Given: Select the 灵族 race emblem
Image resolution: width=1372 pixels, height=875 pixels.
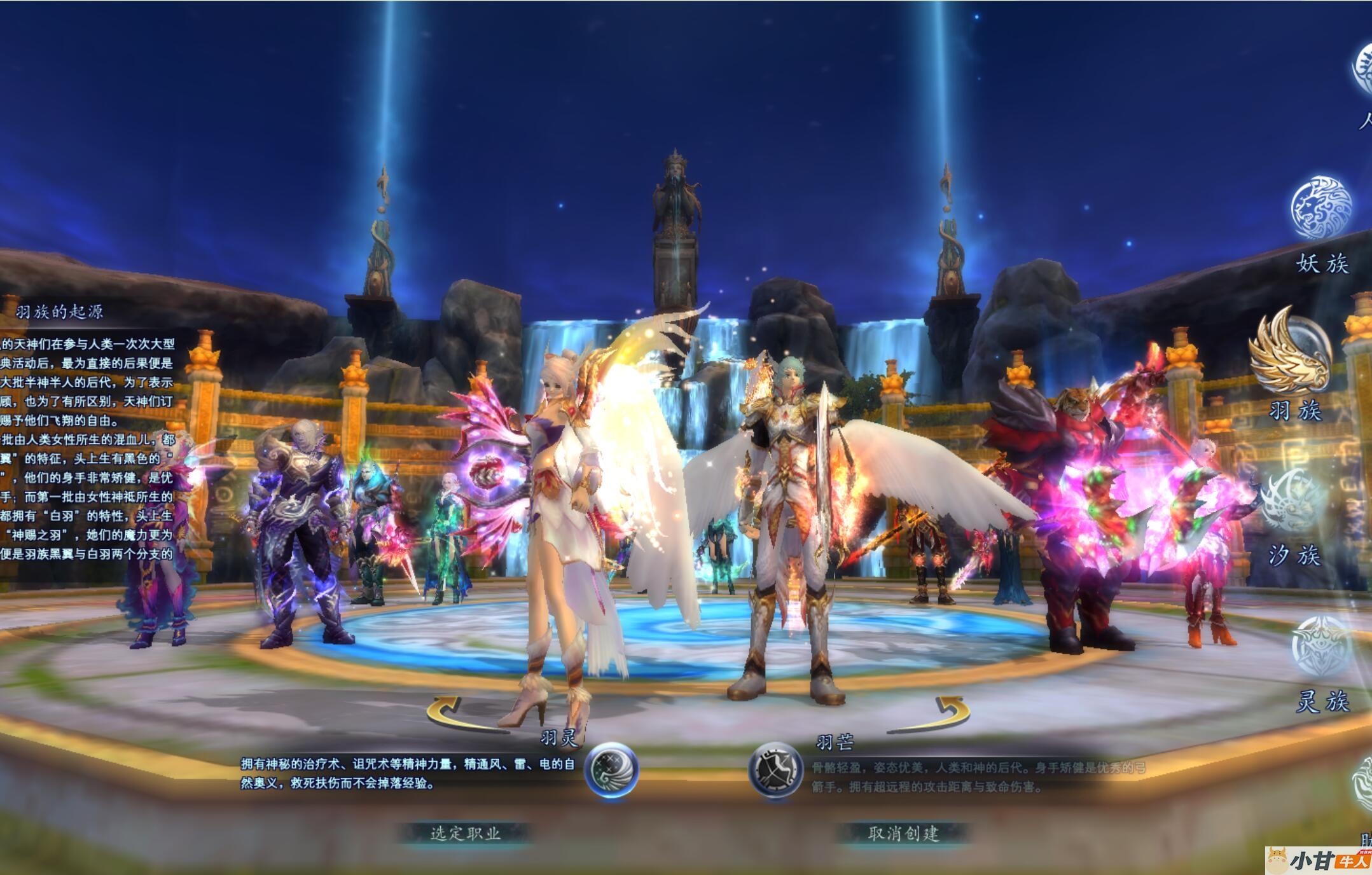Looking at the screenshot, I should 1322,645.
